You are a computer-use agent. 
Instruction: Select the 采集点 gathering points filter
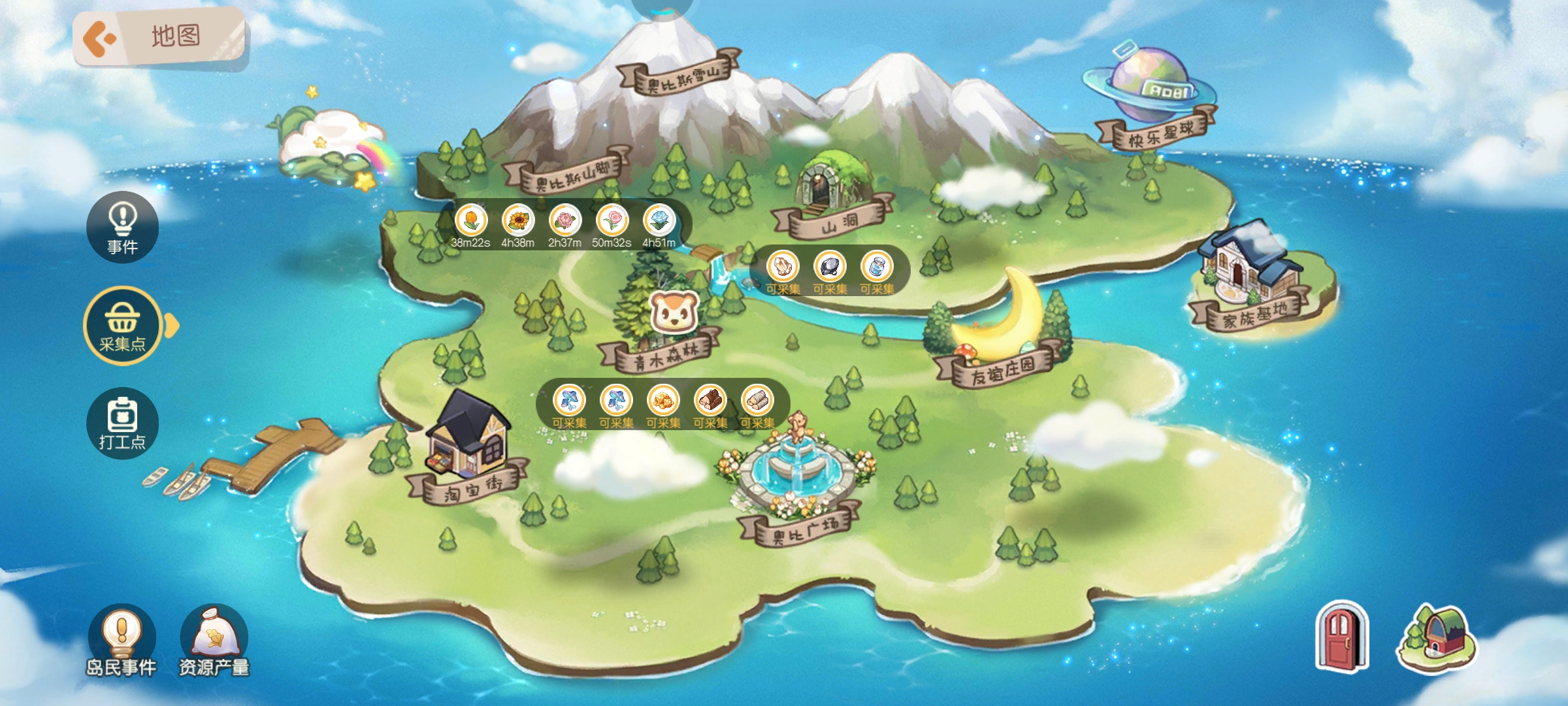coord(123,325)
